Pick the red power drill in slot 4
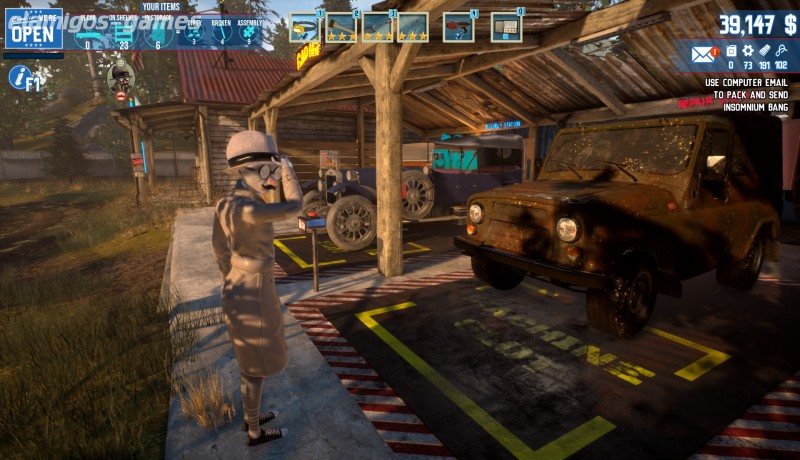The width and height of the screenshot is (800, 460). click(458, 27)
